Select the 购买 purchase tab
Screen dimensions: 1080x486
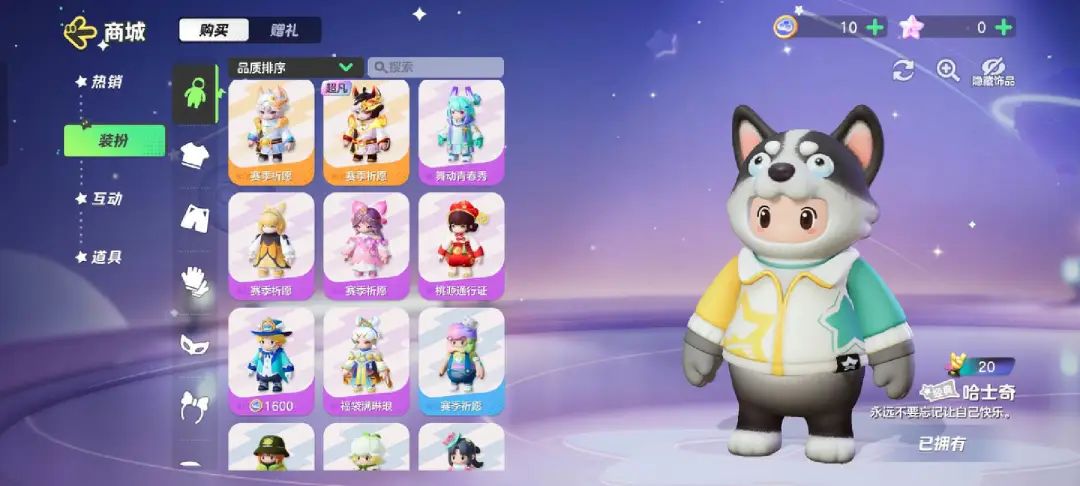[214, 30]
